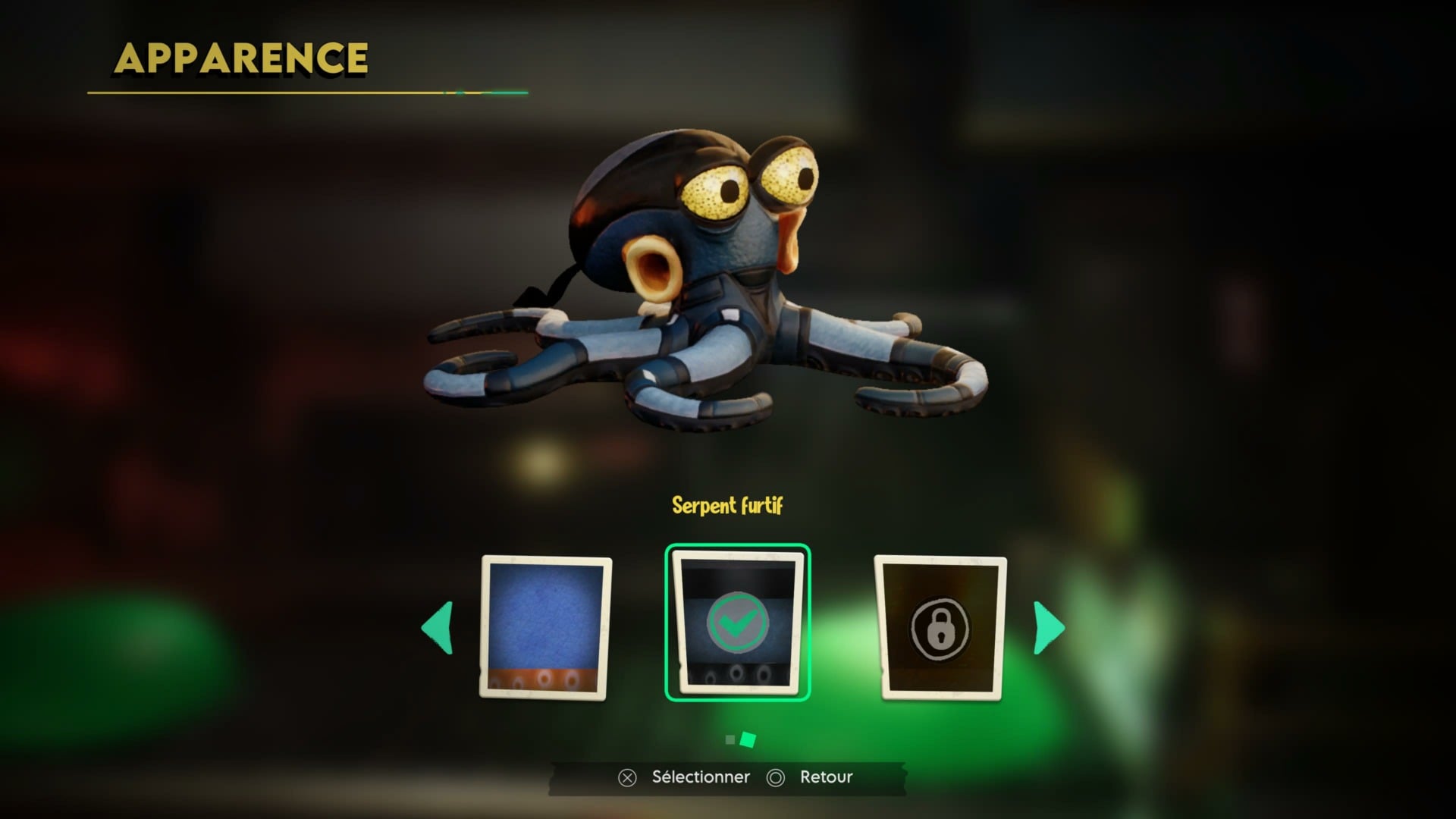Click the locked skin thumbnail
The image size is (1456, 819).
pos(940,628)
